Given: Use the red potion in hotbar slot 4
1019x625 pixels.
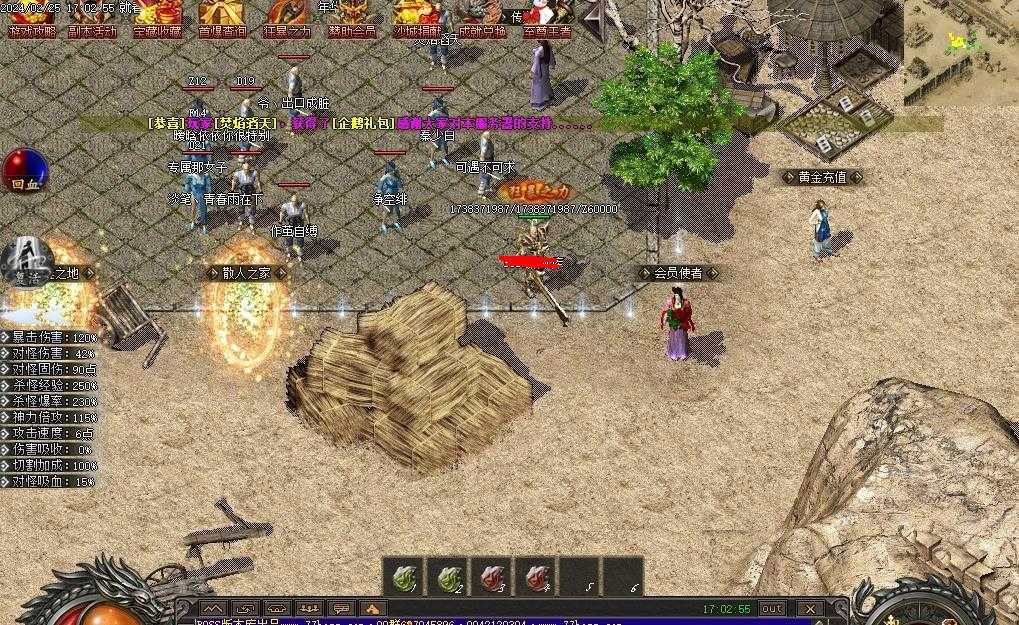Looking at the screenshot, I should click(x=535, y=577).
